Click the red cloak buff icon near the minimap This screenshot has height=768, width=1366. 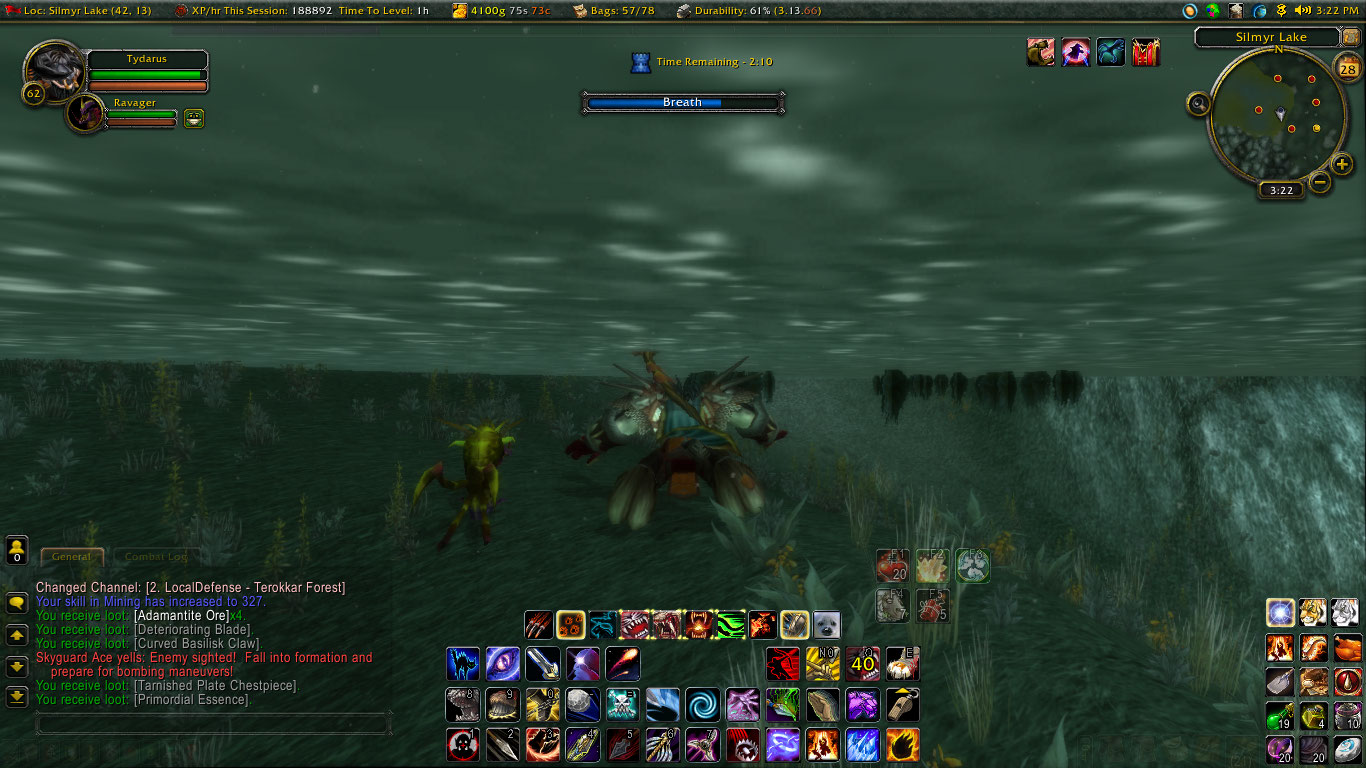(1146, 52)
